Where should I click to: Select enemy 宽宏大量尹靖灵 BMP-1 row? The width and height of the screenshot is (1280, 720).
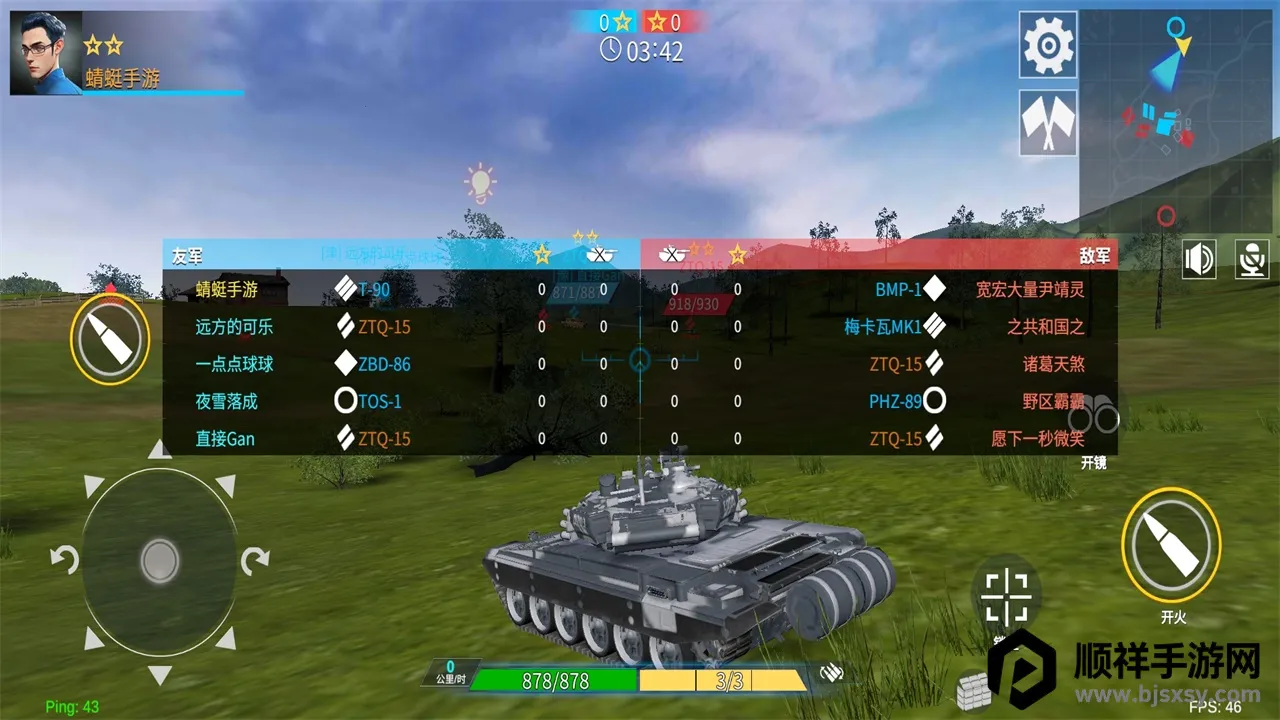[x=880, y=290]
